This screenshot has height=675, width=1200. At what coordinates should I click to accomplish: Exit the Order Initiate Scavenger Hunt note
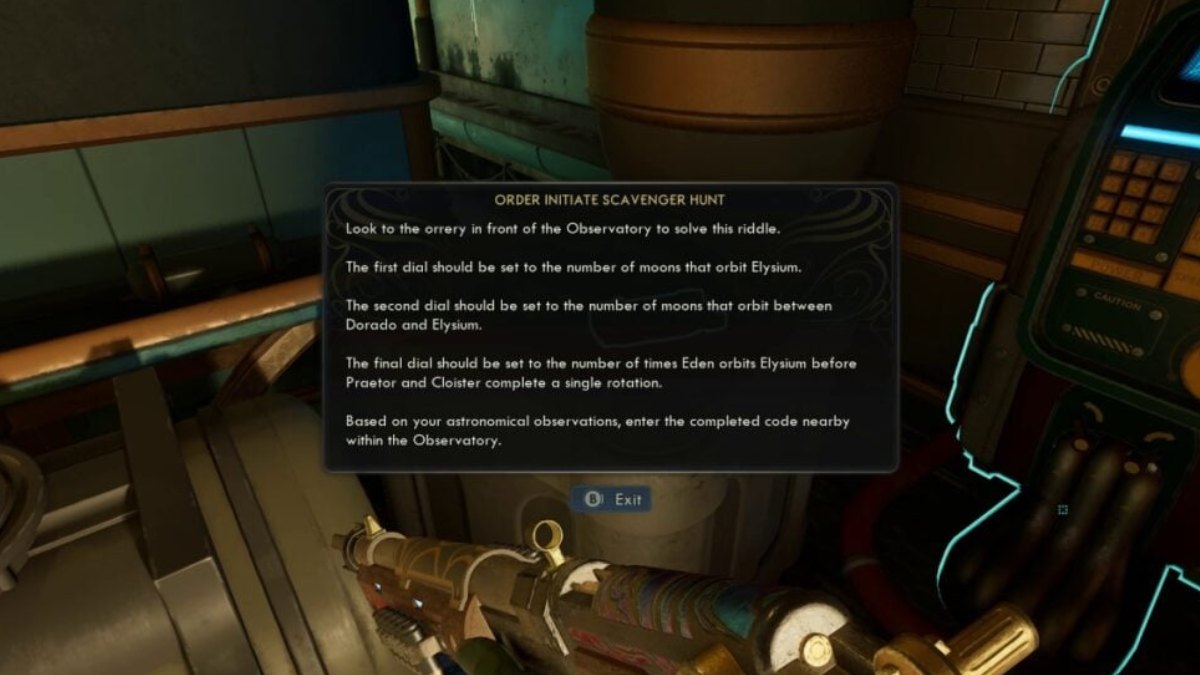click(x=614, y=499)
